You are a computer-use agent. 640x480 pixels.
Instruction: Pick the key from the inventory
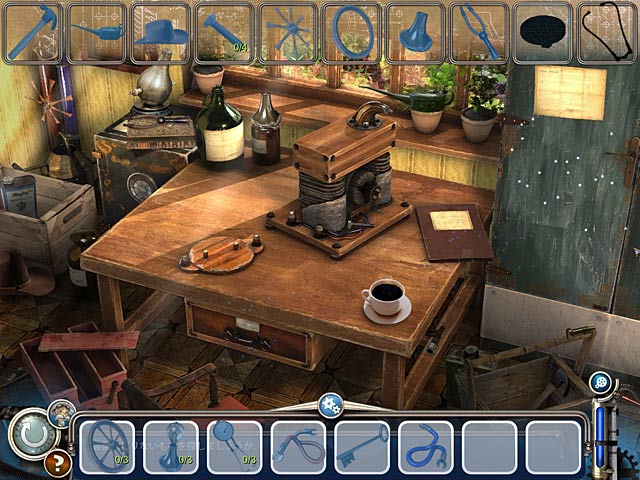click(x=362, y=446)
